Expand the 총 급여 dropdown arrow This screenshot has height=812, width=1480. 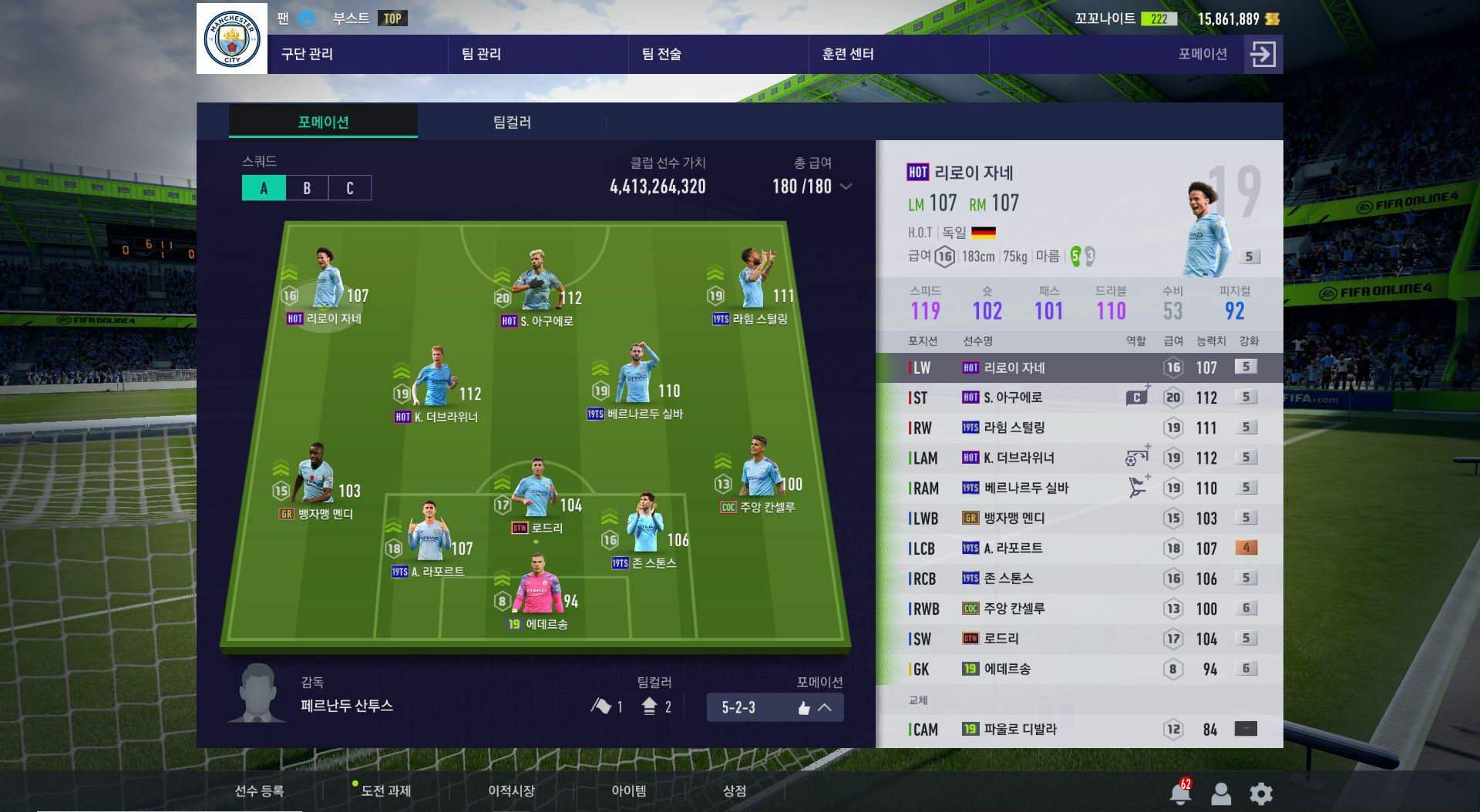tap(846, 186)
